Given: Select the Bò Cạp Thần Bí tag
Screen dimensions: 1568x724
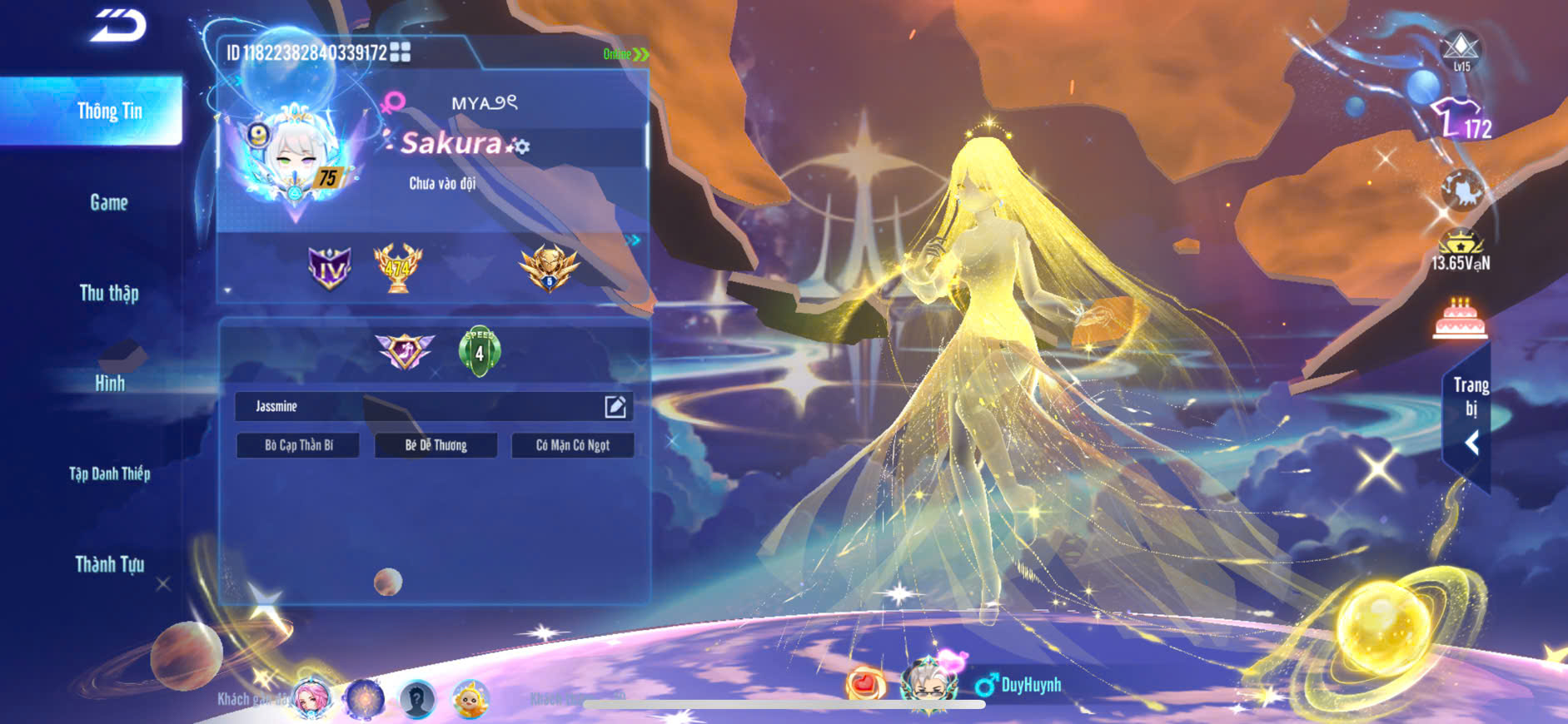Looking at the screenshot, I should 298,445.
